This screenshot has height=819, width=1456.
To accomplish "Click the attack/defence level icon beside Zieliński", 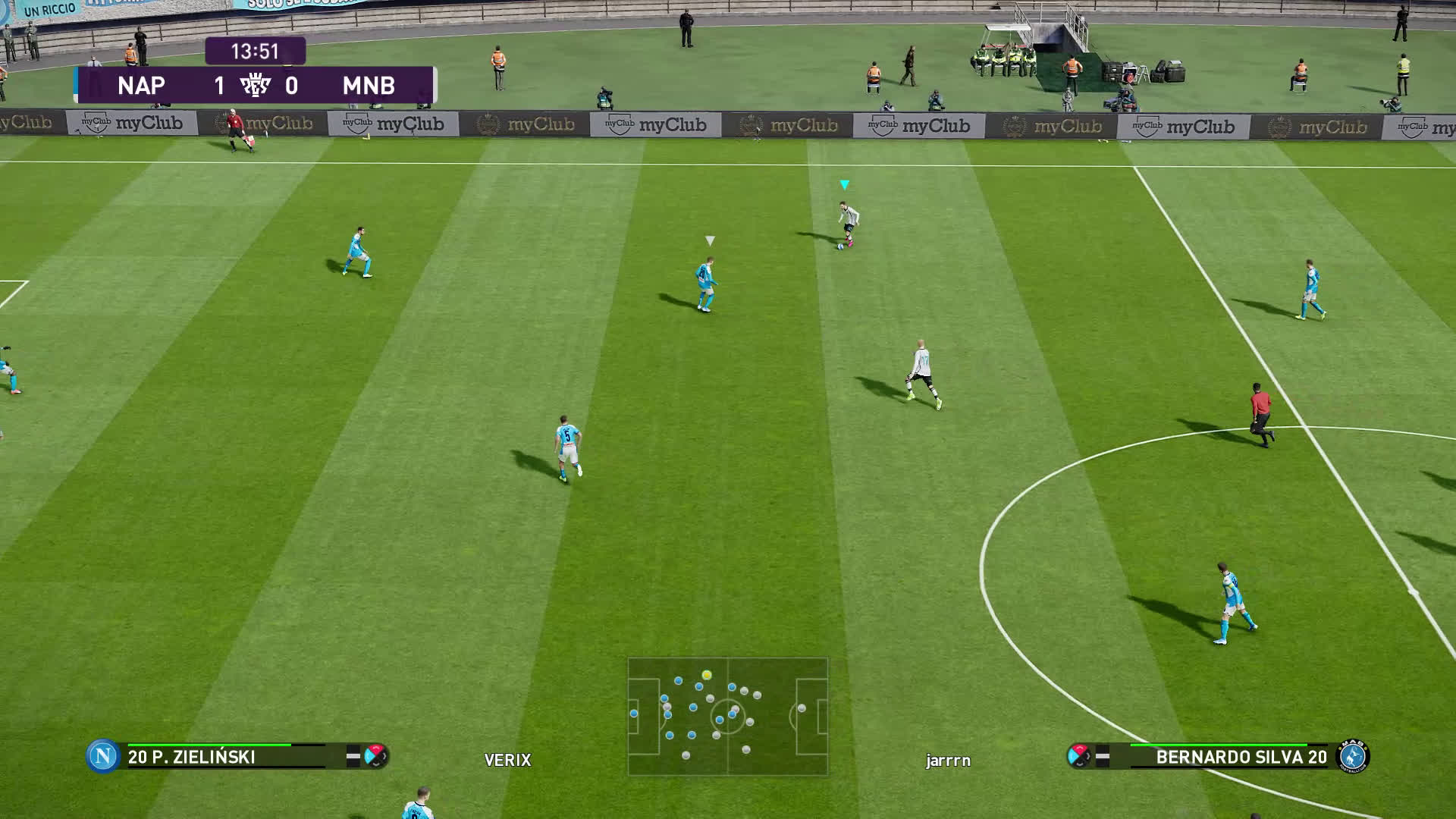I will (x=375, y=756).
